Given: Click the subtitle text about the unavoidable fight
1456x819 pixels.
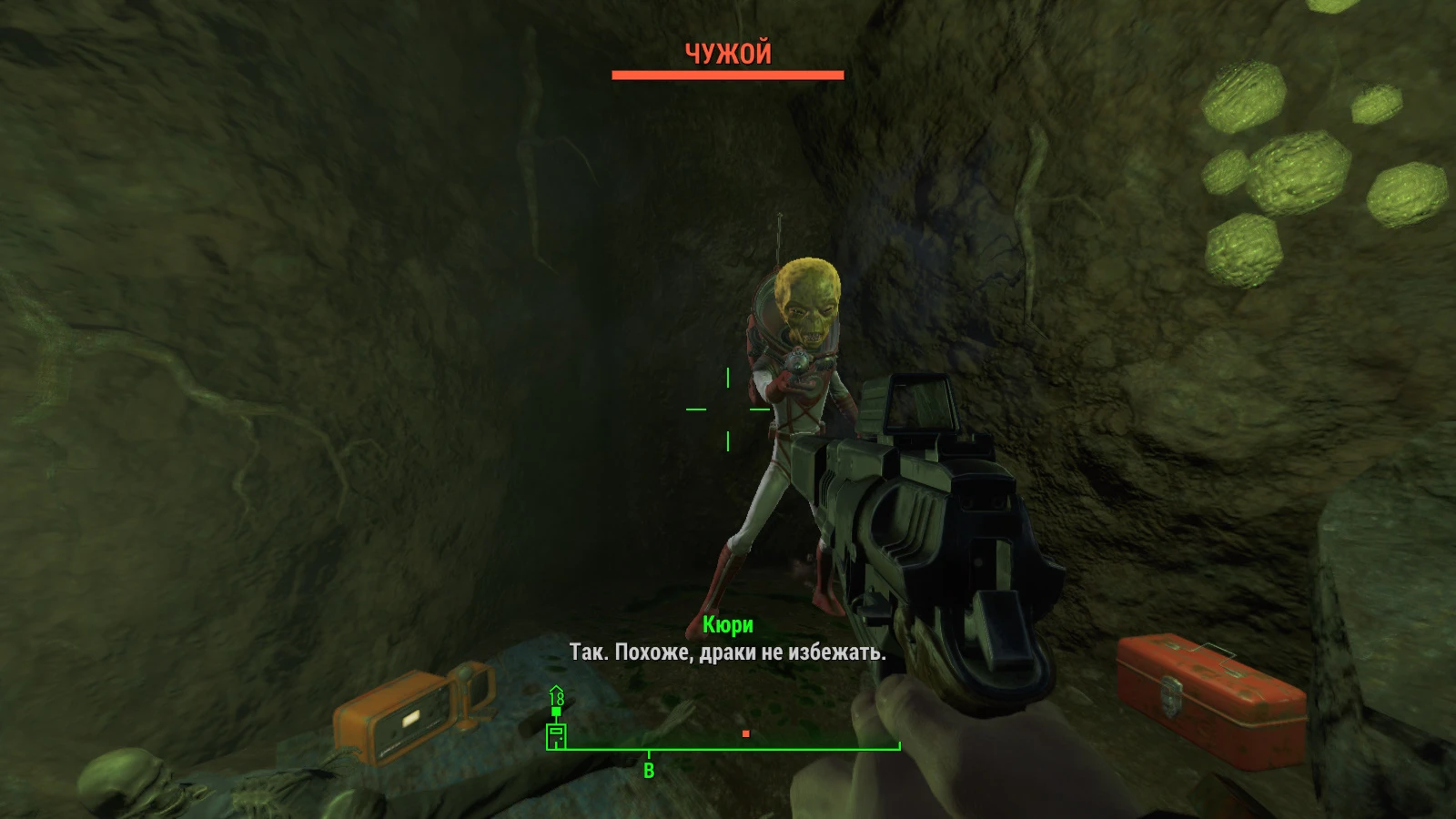Looking at the screenshot, I should pyautogui.click(x=728, y=652).
